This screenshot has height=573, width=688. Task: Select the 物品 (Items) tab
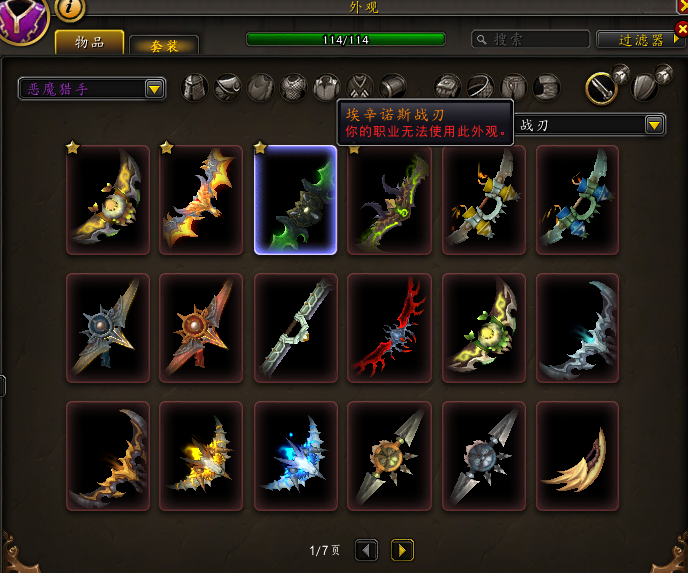(90, 42)
